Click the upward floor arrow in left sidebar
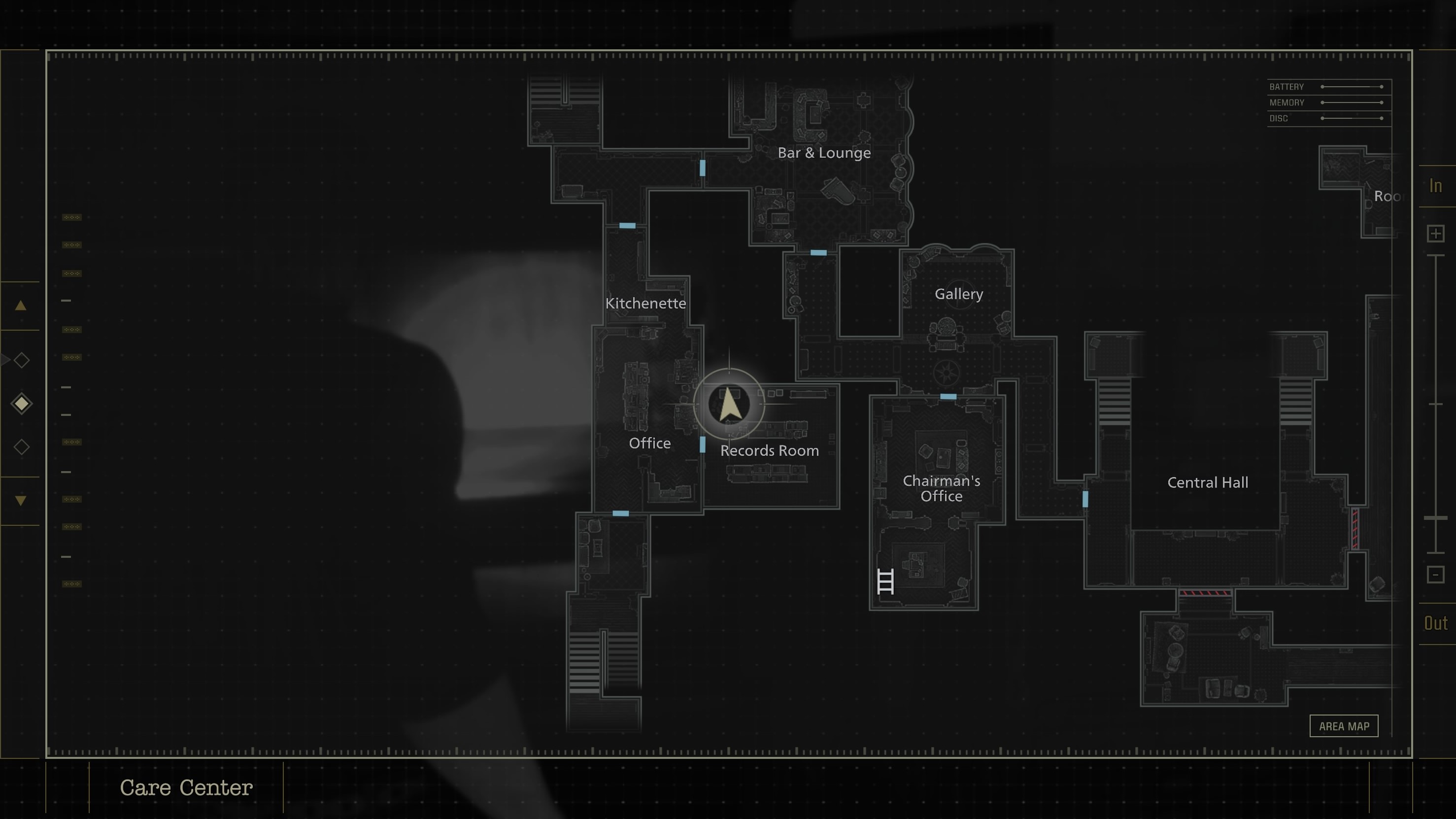The height and width of the screenshot is (819, 1456). [20, 306]
